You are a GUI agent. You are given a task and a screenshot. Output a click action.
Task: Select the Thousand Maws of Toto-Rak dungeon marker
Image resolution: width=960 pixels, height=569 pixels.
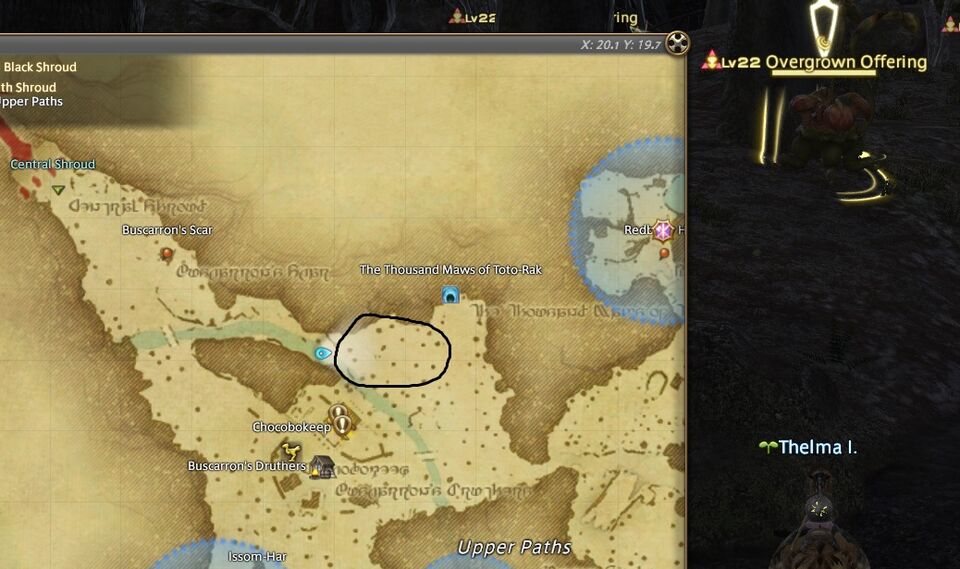(450, 295)
